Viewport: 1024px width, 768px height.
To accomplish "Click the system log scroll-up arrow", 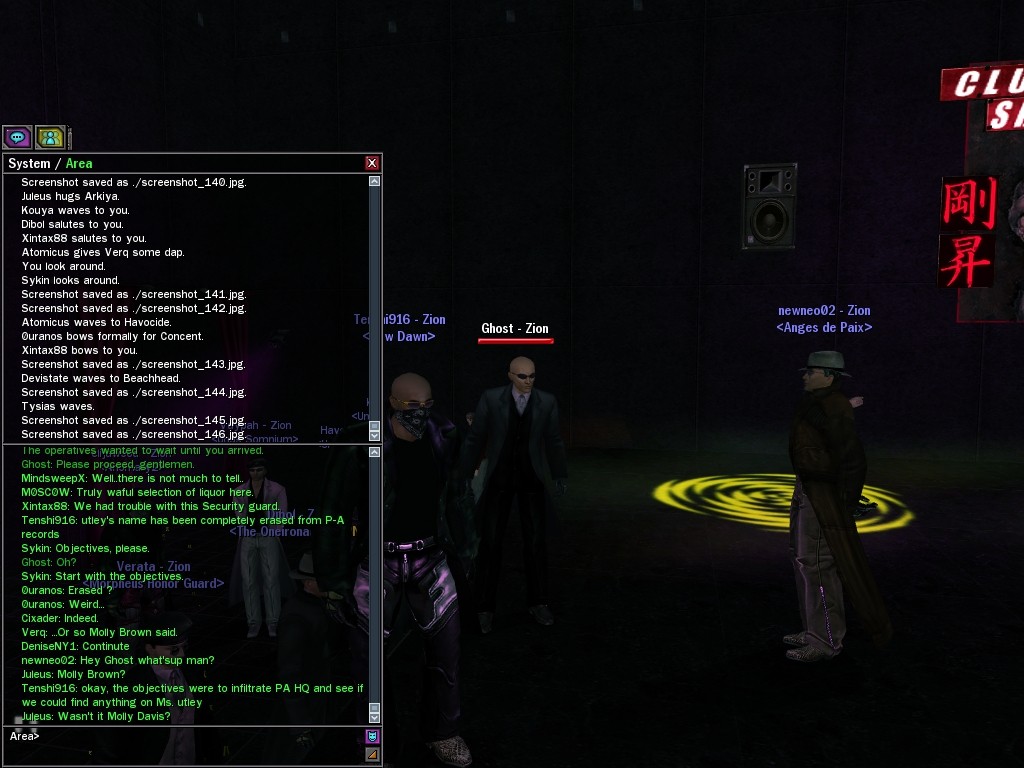I will 375,182.
